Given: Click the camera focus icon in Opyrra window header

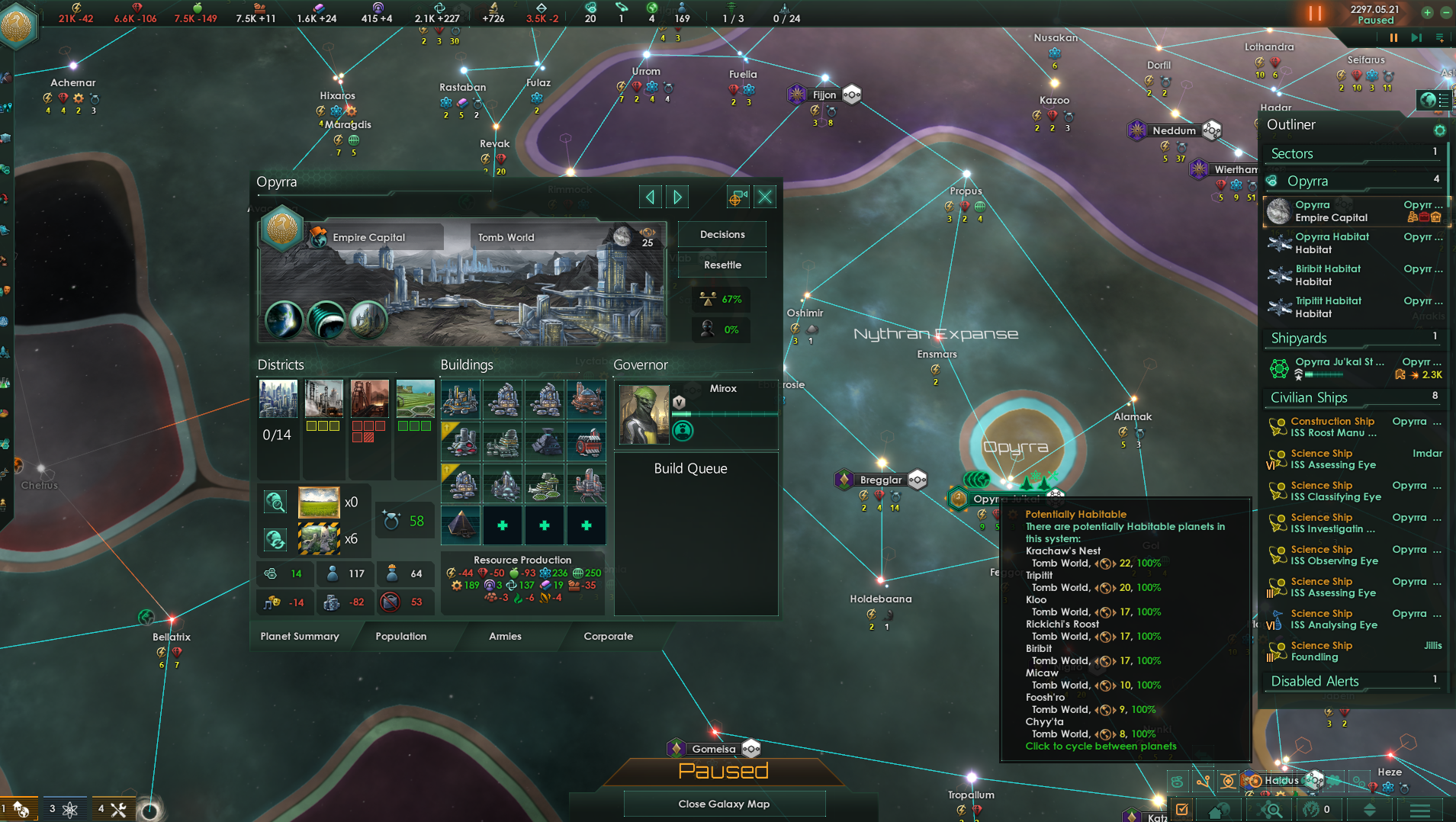Looking at the screenshot, I should (737, 196).
